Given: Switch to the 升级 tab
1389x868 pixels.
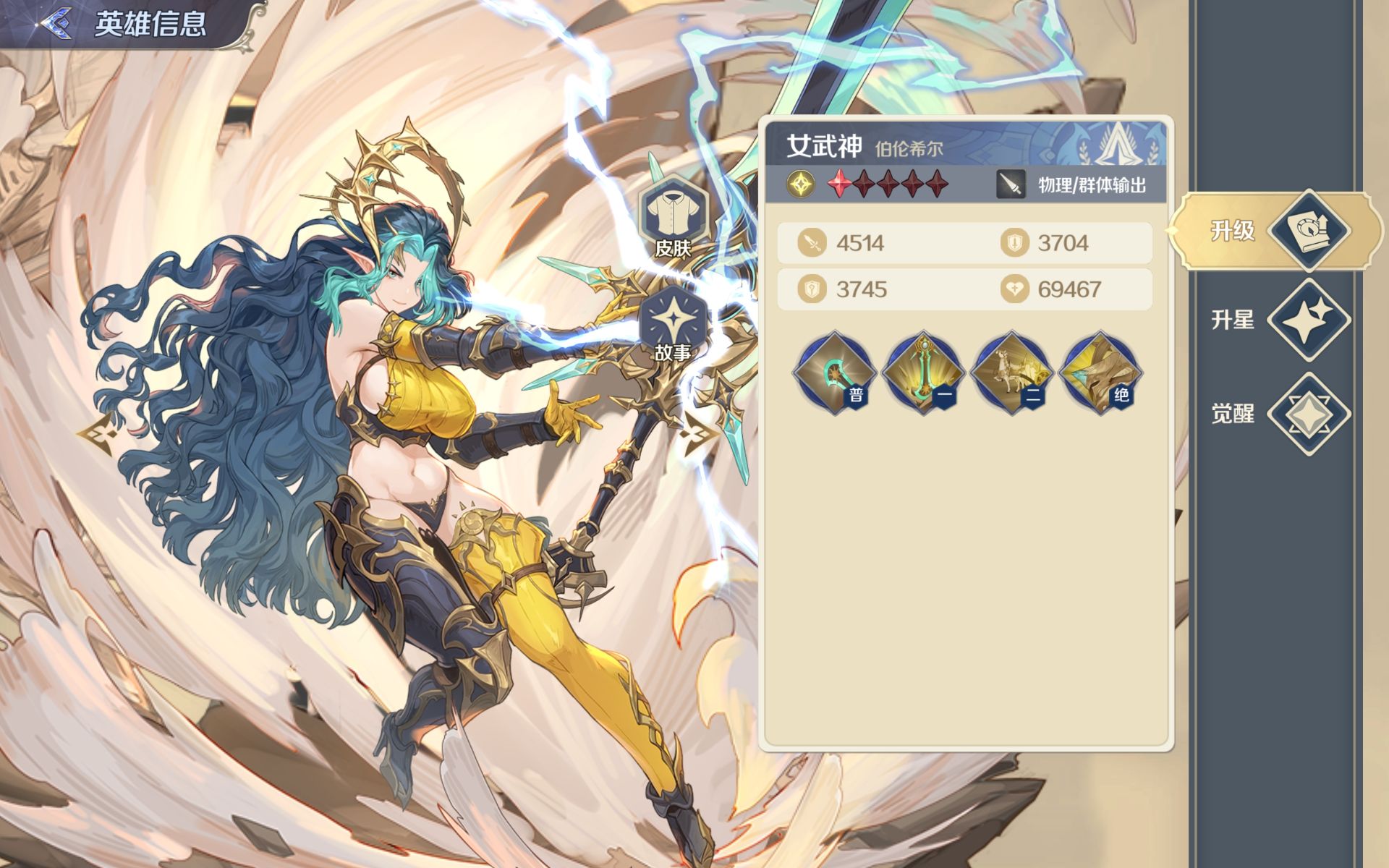Looking at the screenshot, I should coord(1277,231).
